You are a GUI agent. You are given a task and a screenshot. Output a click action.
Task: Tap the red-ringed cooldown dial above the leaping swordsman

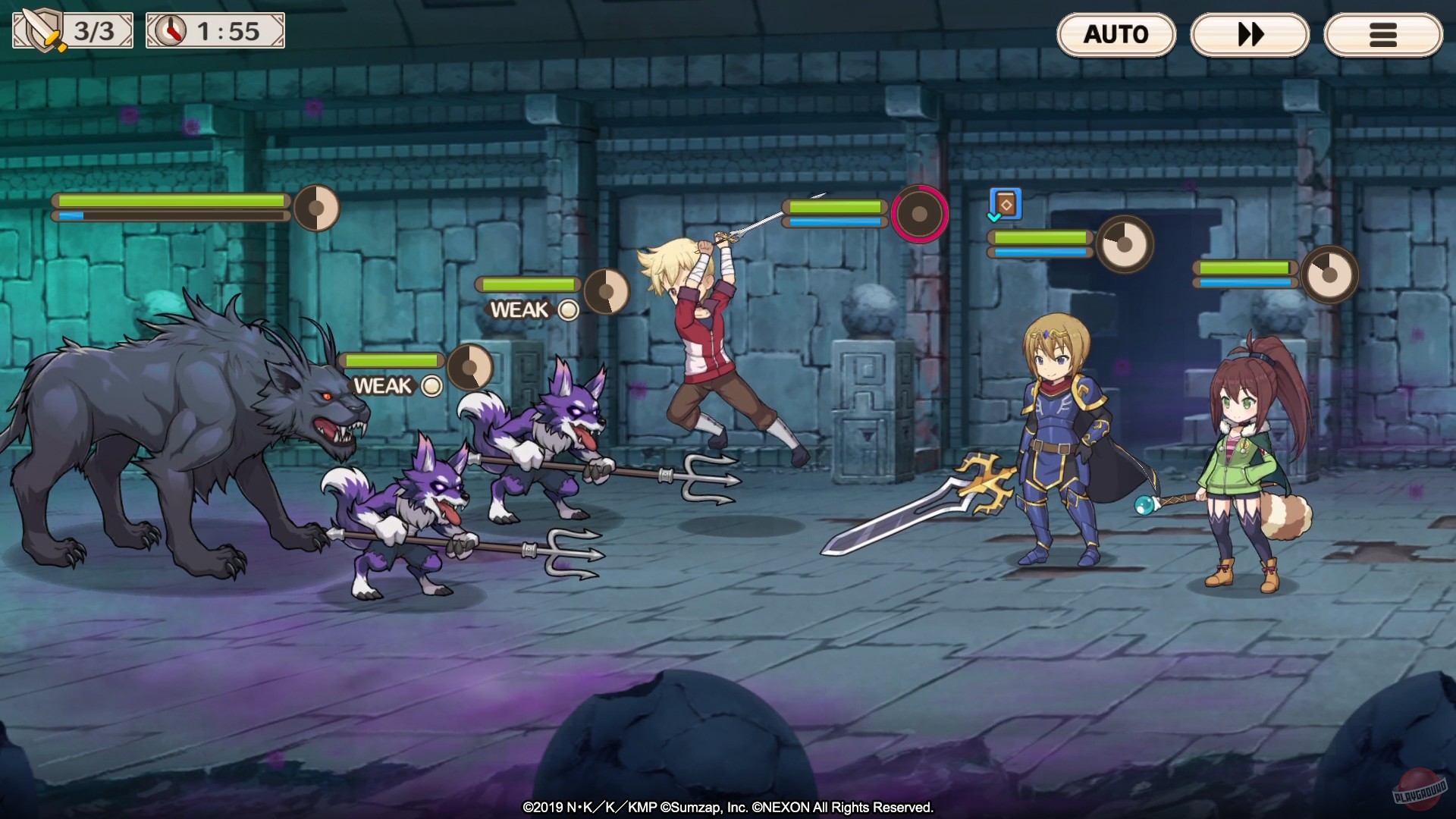pyautogui.click(x=919, y=214)
